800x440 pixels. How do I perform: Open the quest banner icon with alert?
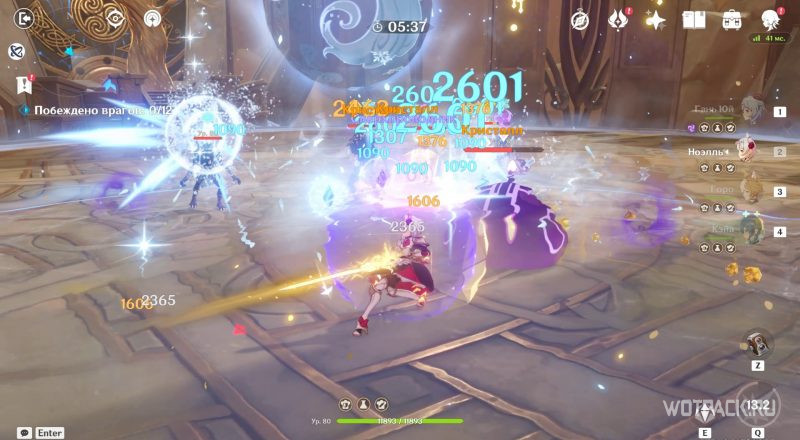click(x=25, y=84)
